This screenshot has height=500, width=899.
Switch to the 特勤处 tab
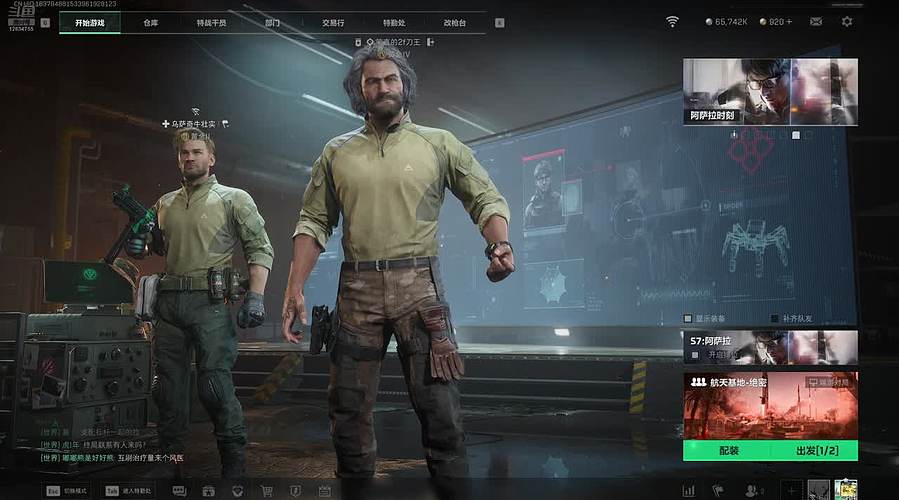pyautogui.click(x=394, y=22)
